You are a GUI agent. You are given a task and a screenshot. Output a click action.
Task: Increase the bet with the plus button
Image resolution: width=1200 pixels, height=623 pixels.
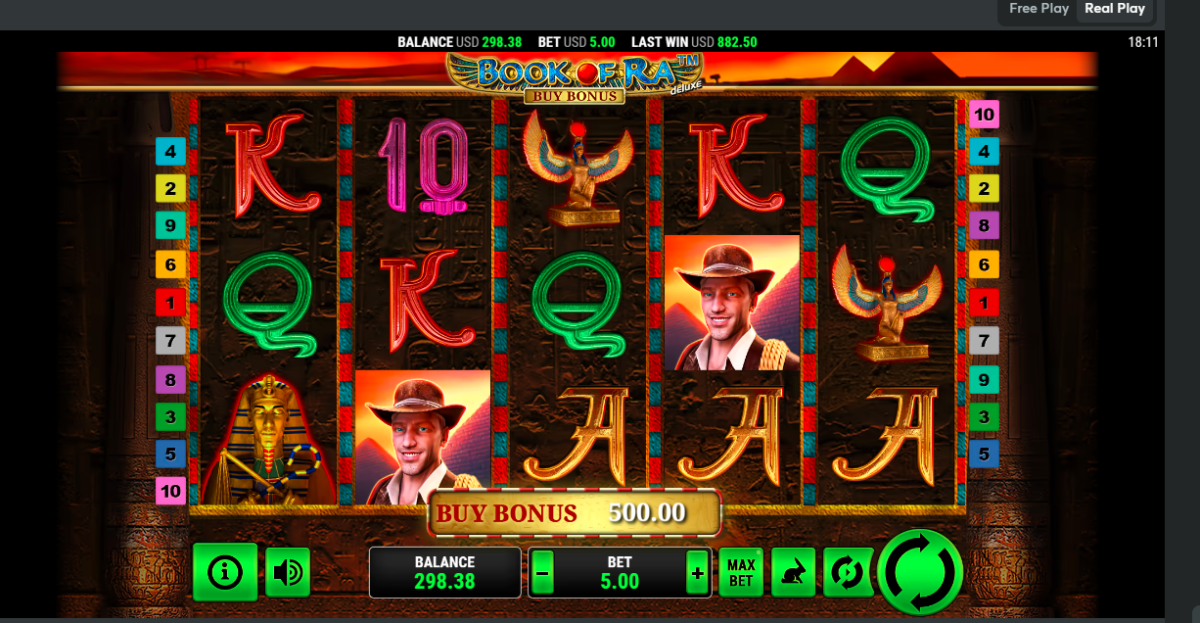[x=697, y=574]
